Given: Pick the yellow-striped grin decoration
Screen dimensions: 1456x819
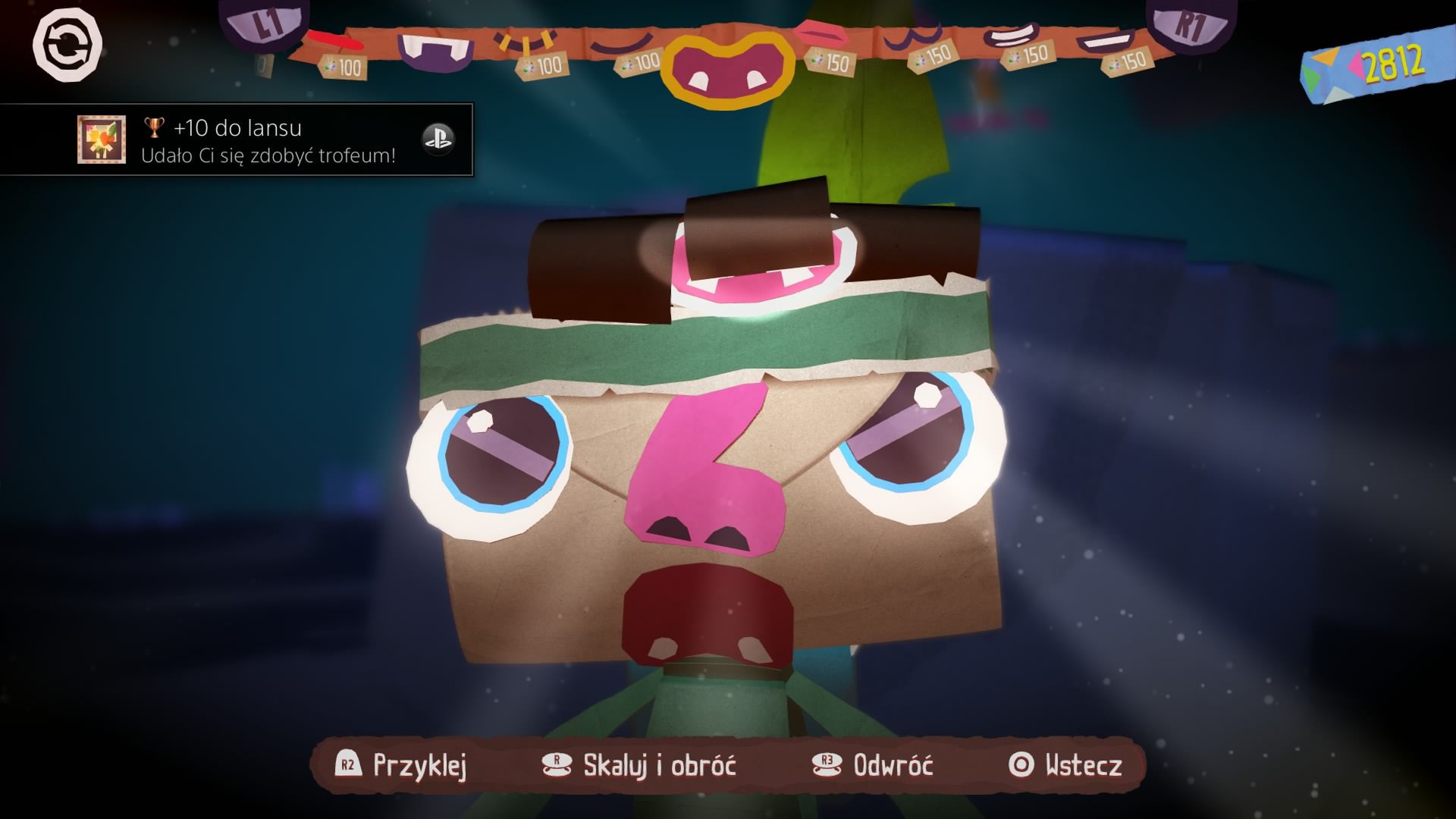Looking at the screenshot, I should click(x=523, y=42).
